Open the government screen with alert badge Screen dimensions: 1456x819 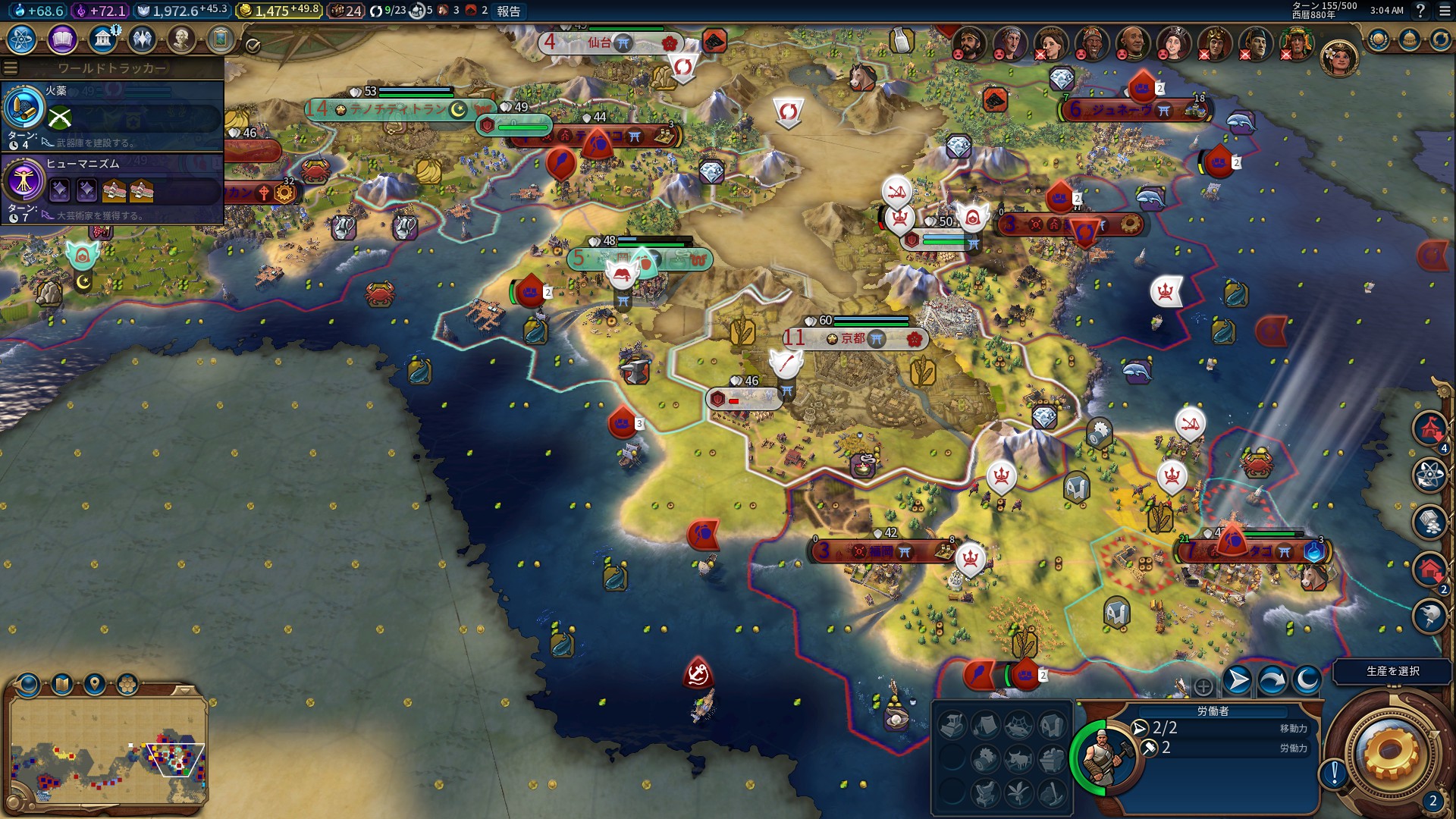point(102,39)
